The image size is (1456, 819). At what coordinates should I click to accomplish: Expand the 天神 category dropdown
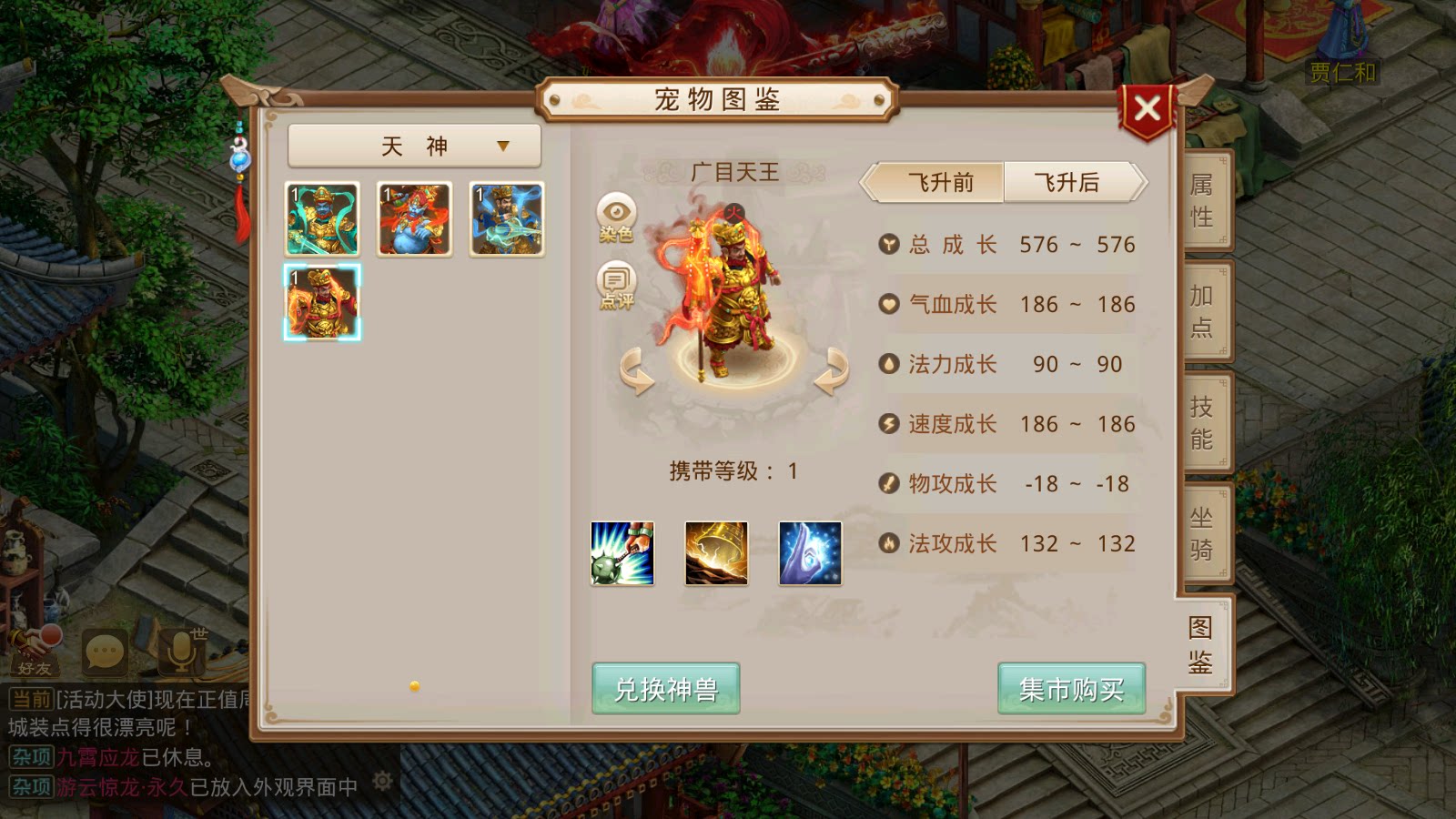pos(413,145)
